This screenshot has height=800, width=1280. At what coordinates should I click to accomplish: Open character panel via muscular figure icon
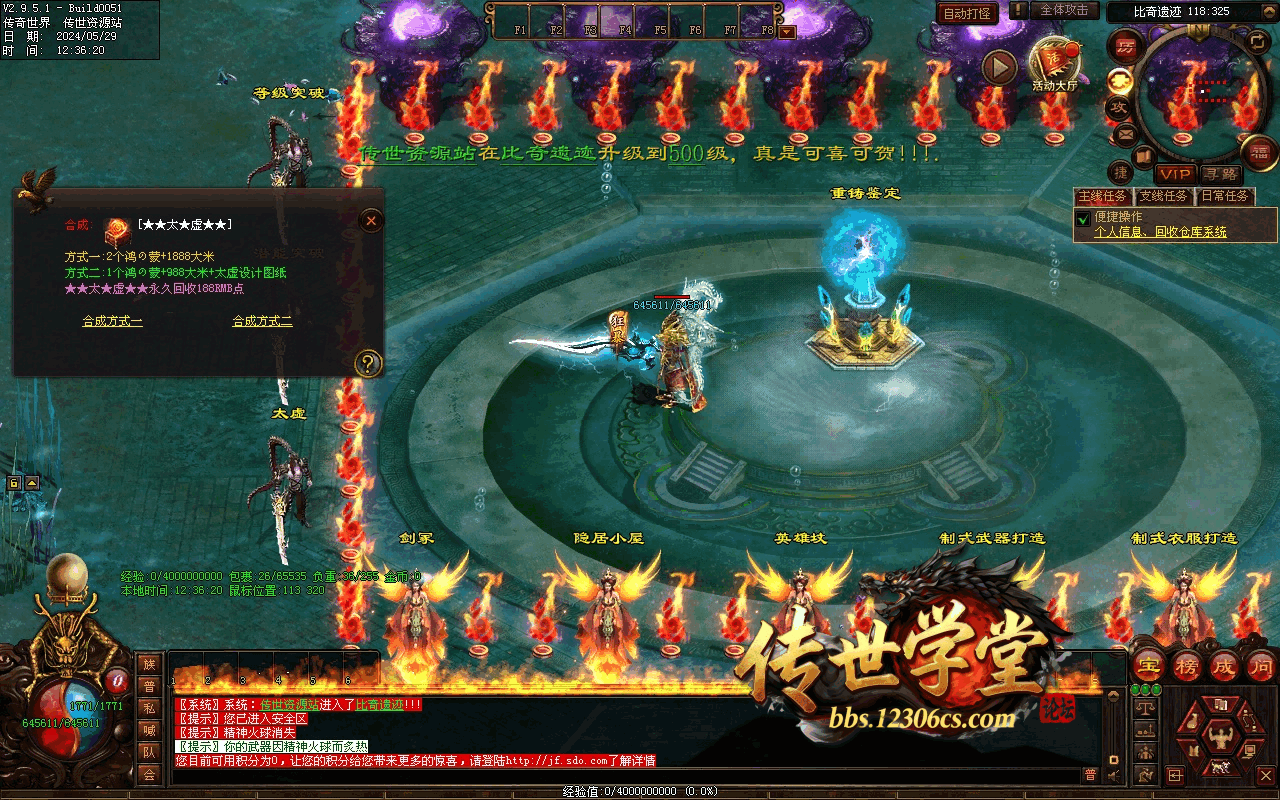pyautogui.click(x=1218, y=739)
